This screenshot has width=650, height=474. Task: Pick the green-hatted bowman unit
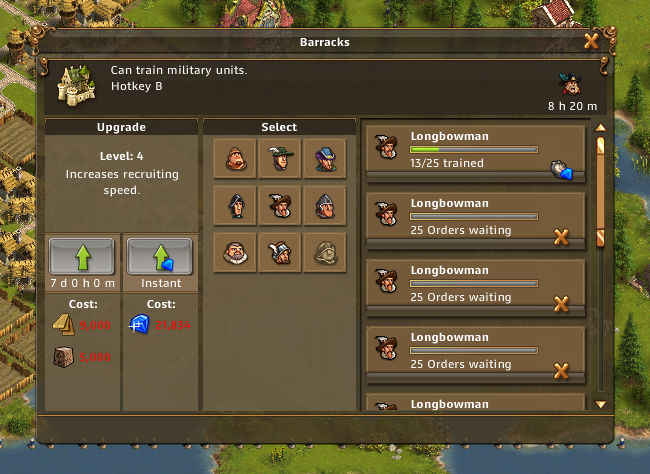pyautogui.click(x=279, y=157)
